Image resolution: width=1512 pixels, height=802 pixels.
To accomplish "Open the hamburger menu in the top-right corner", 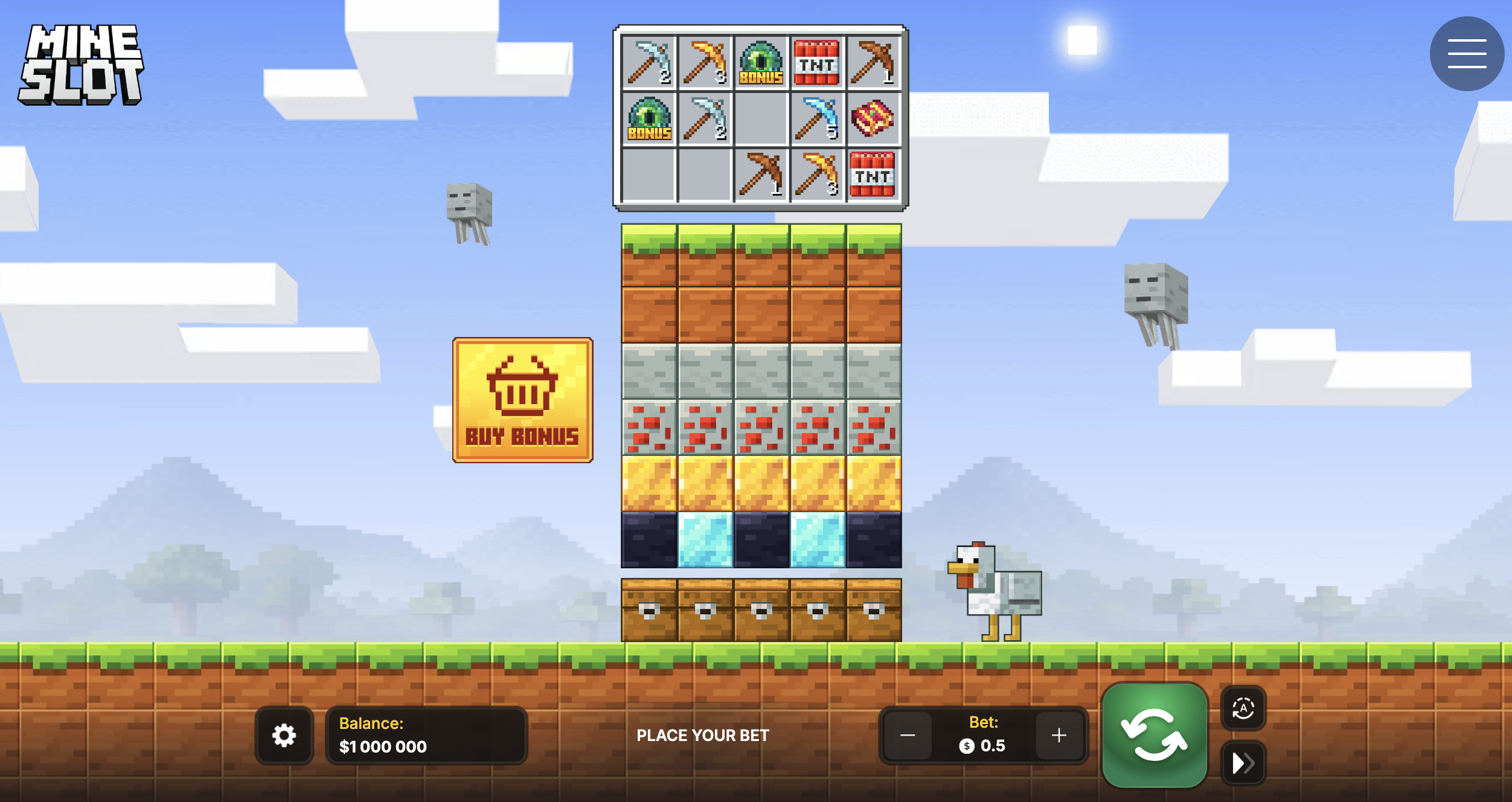I will click(x=1467, y=54).
